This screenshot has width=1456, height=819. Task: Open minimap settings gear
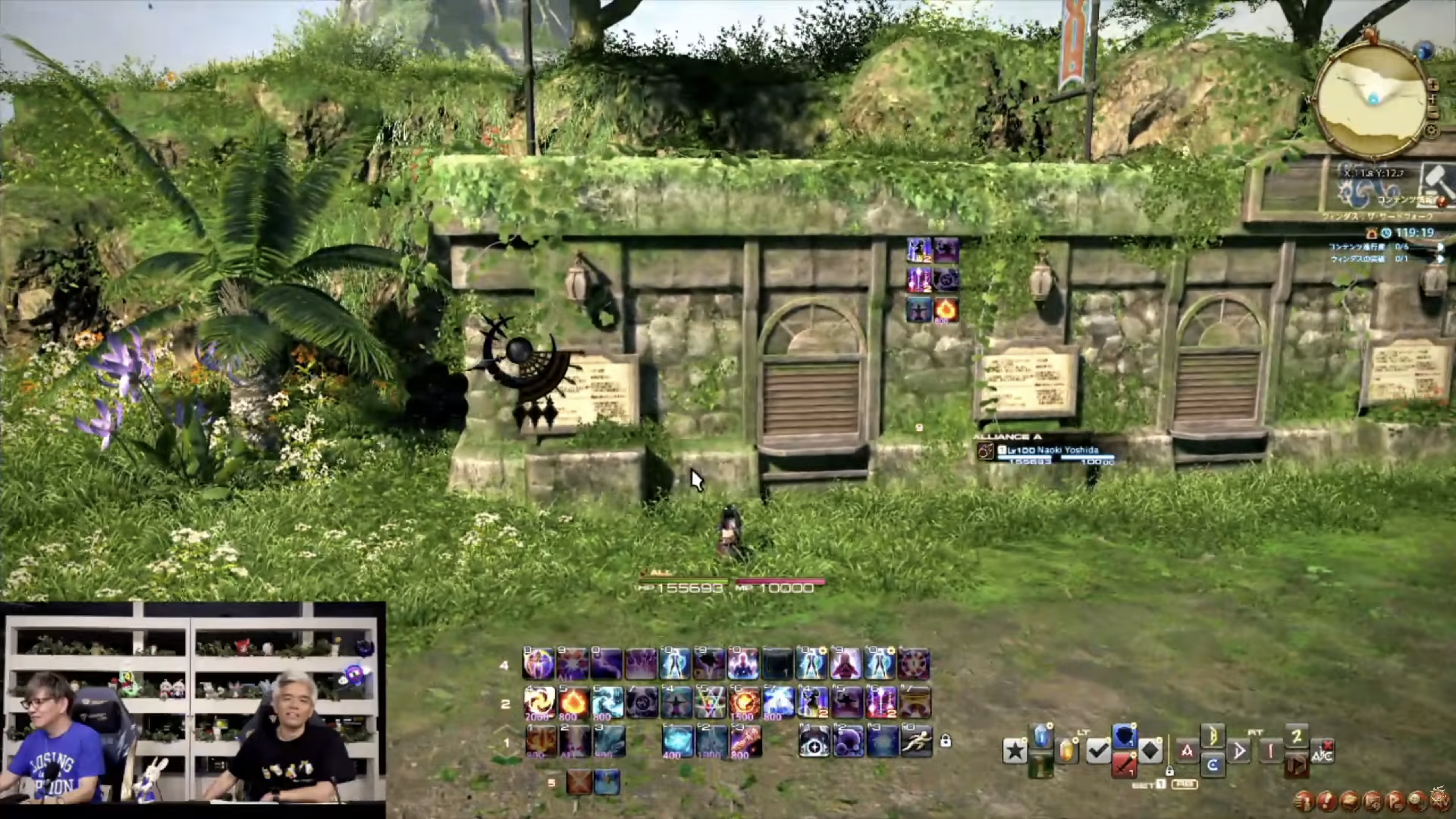pos(1431,131)
